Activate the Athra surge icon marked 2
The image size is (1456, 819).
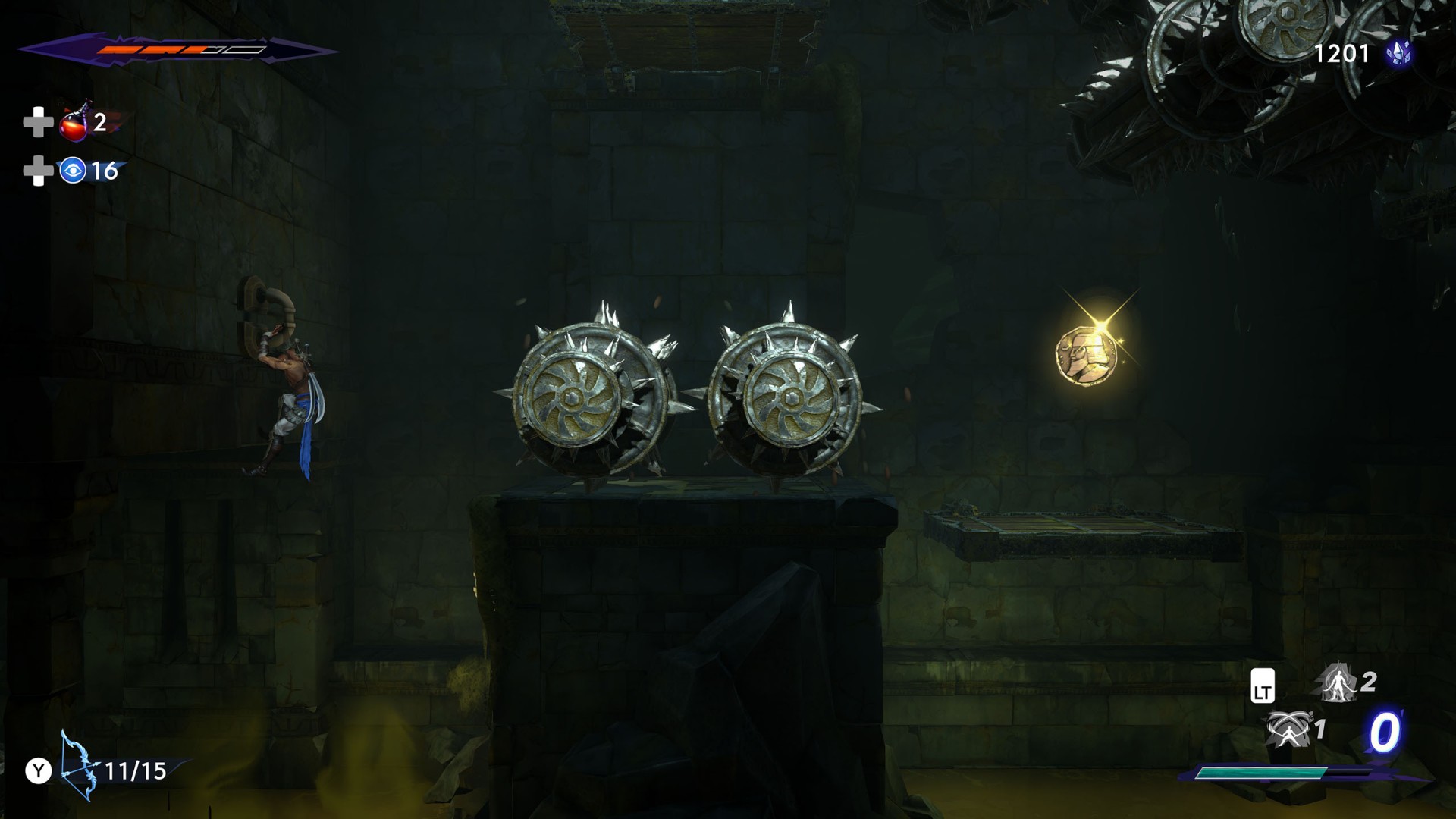(x=1338, y=682)
